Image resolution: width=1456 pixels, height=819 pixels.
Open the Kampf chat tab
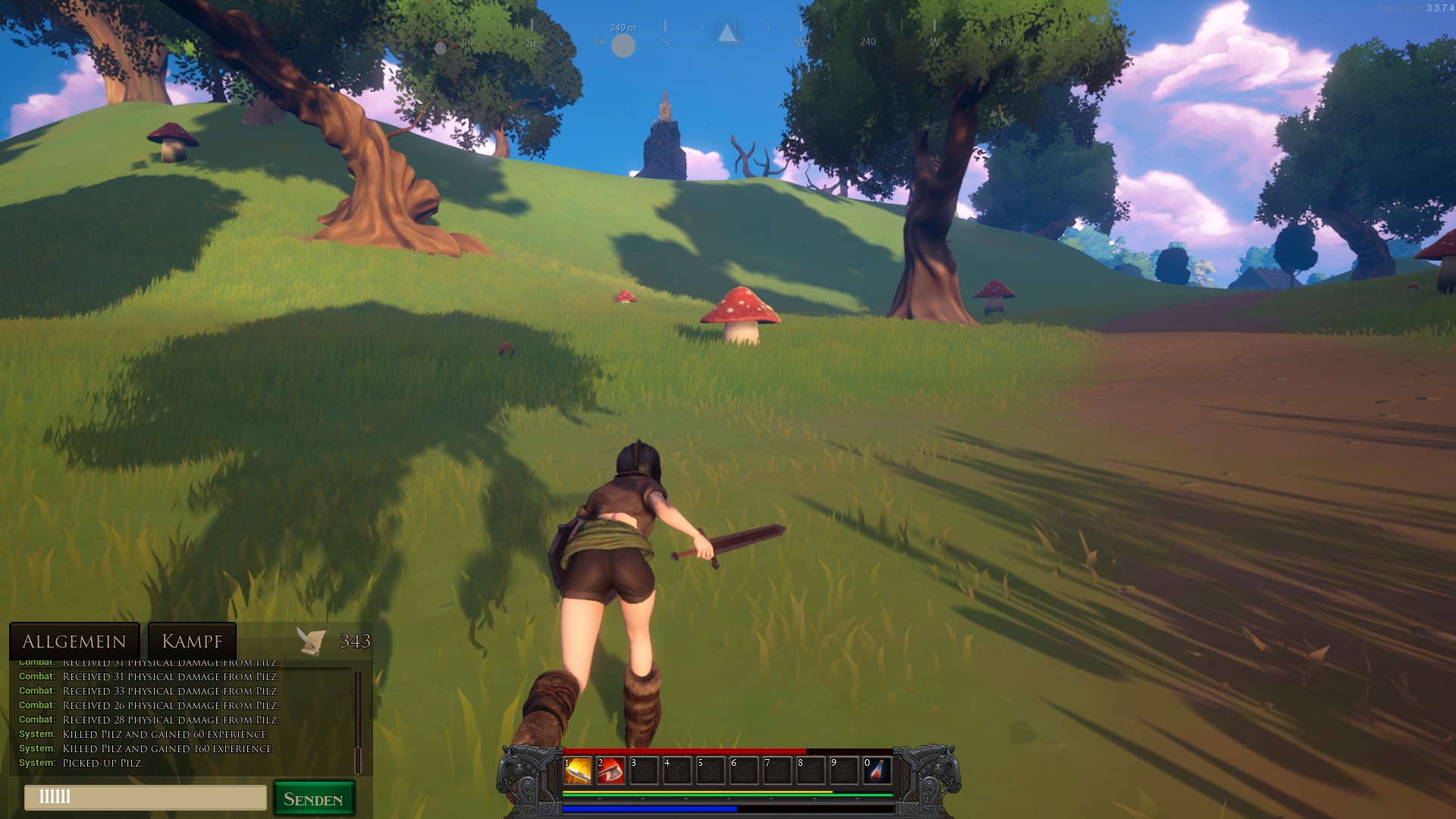192,642
